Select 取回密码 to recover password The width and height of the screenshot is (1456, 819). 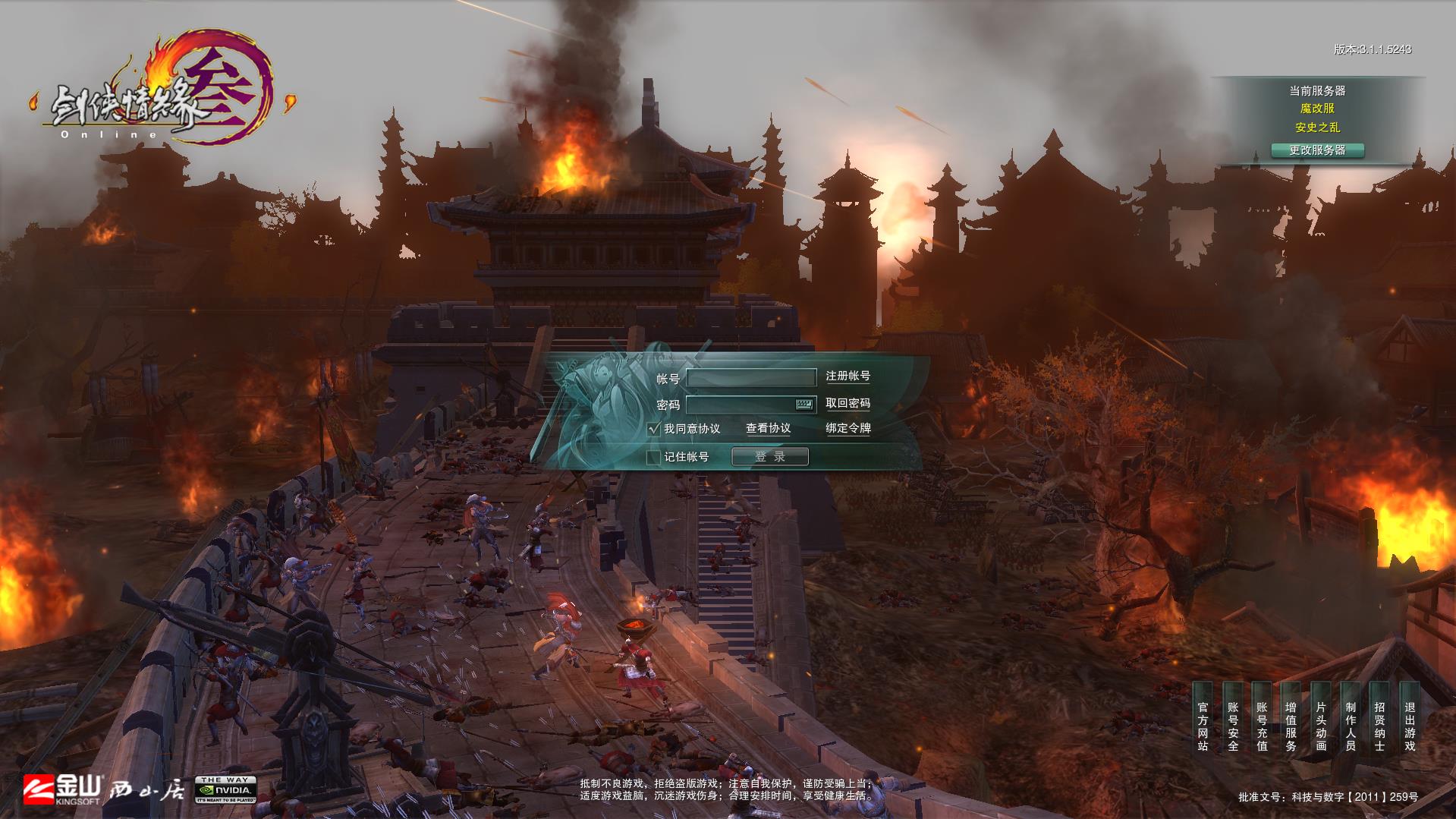coord(847,404)
